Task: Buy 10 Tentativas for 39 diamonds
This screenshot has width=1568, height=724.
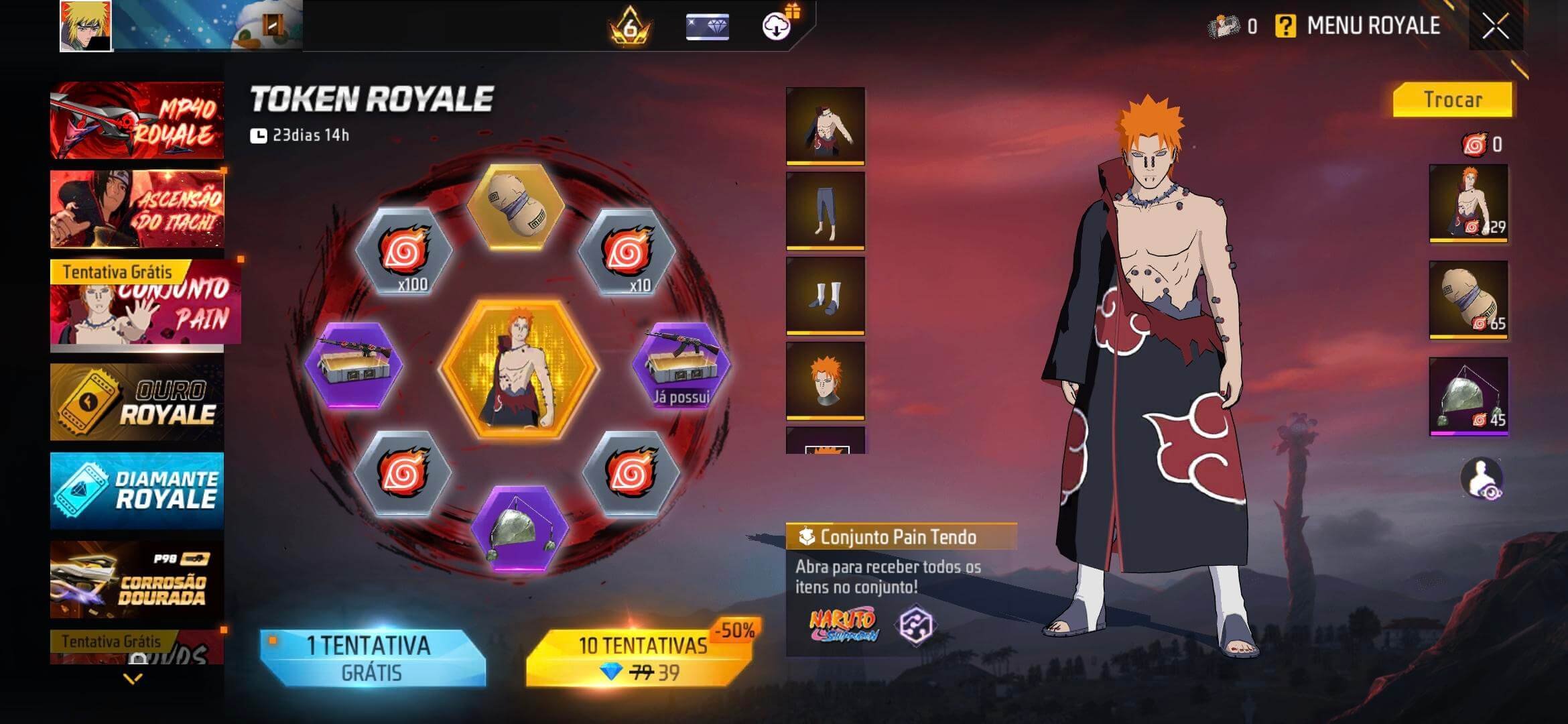Action: click(x=641, y=658)
